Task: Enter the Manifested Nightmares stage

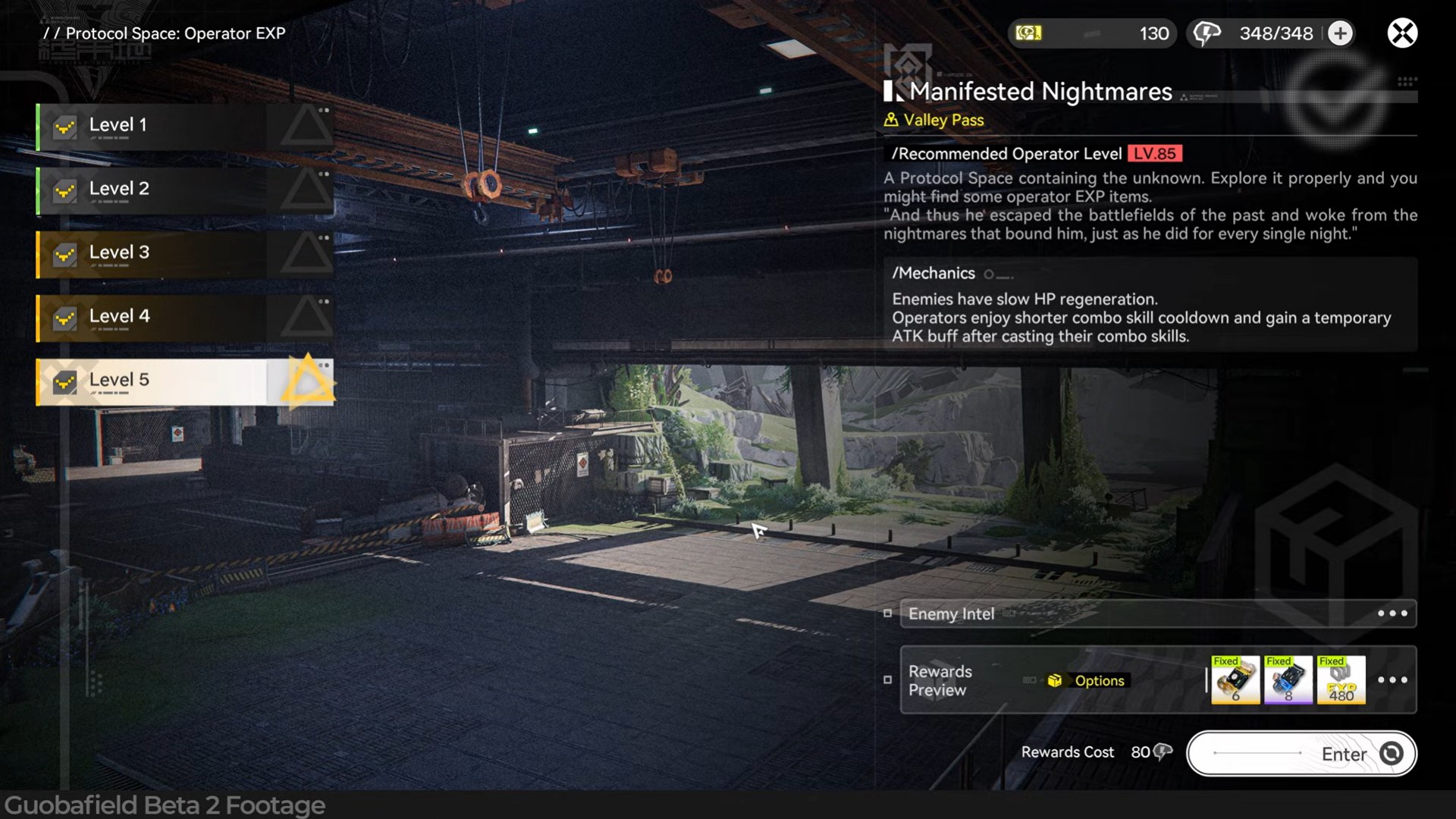Action: pos(1301,754)
